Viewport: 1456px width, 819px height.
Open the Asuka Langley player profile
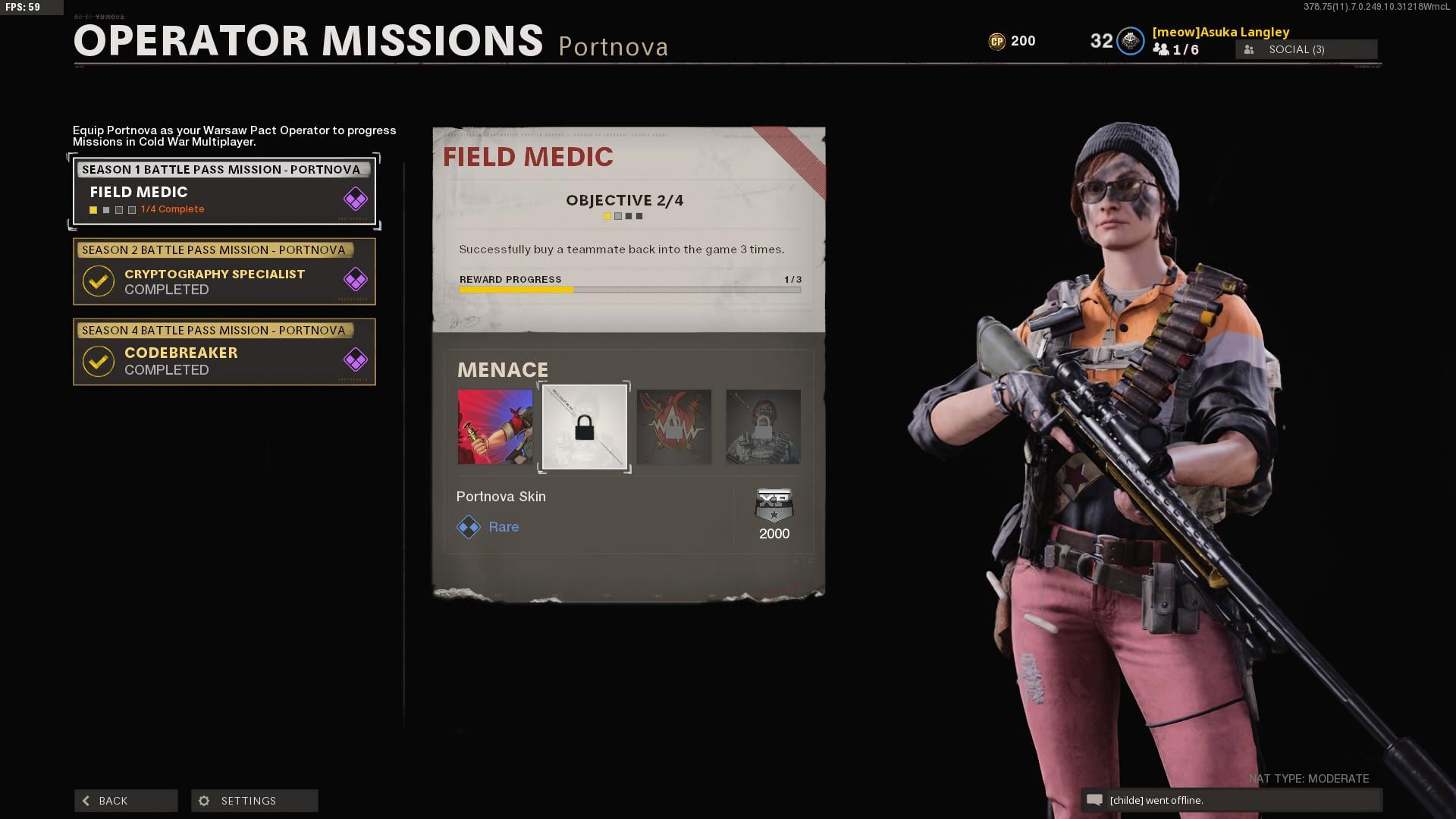tap(1220, 32)
